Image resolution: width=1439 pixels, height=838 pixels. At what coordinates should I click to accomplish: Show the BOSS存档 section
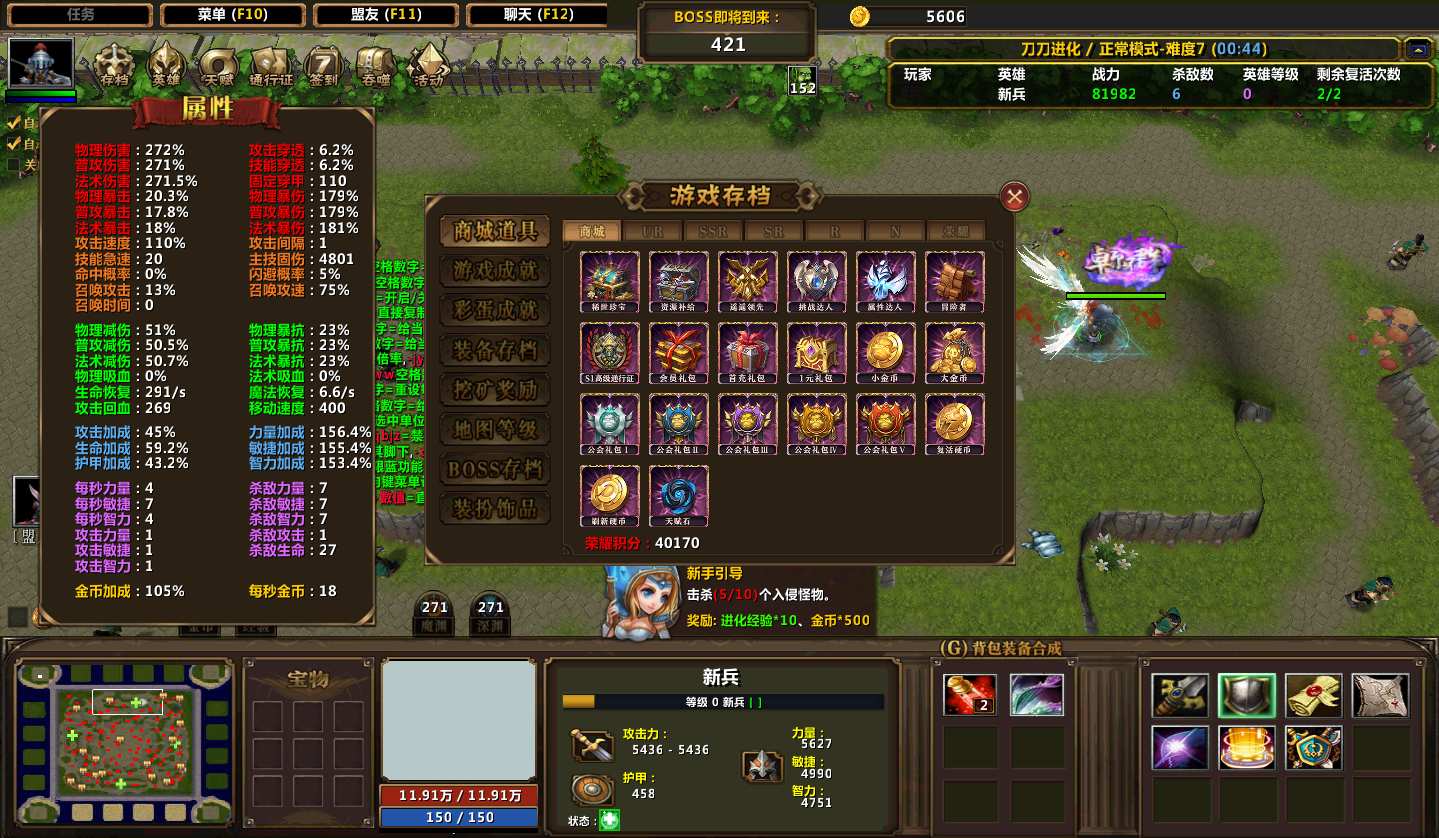pyautogui.click(x=495, y=469)
